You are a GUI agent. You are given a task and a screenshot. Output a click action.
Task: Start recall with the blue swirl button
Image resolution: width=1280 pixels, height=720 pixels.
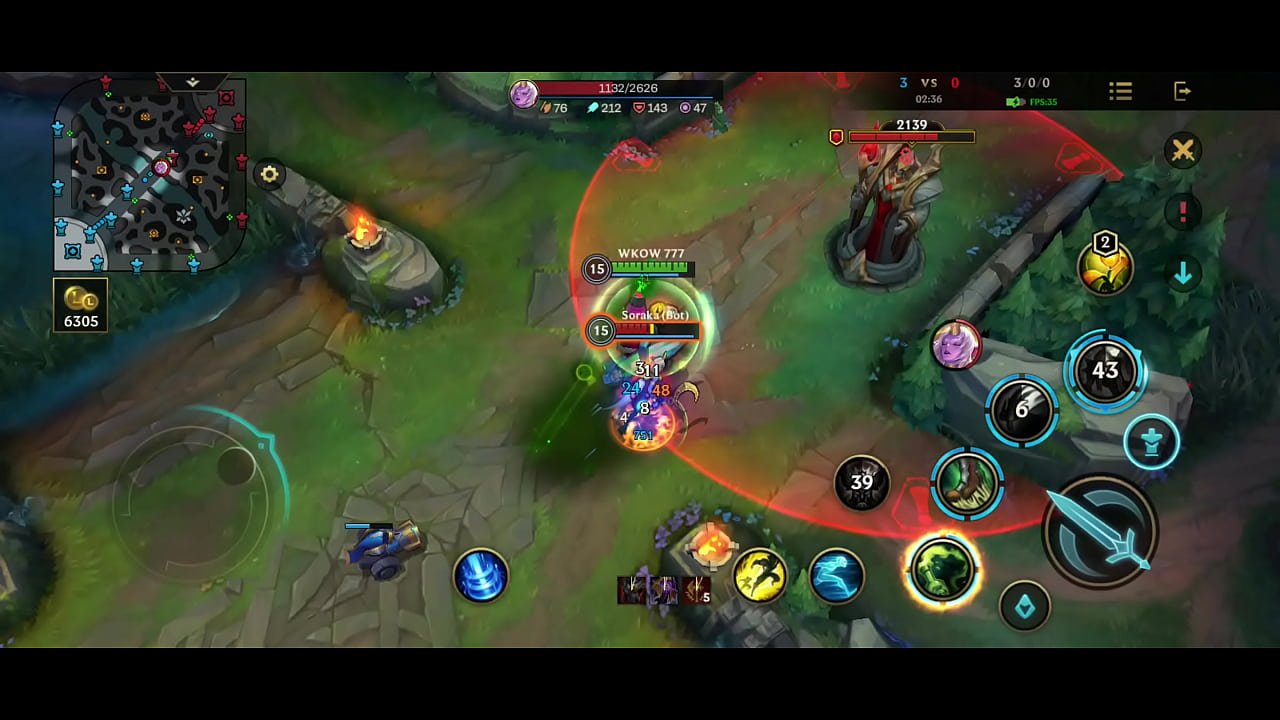(481, 576)
